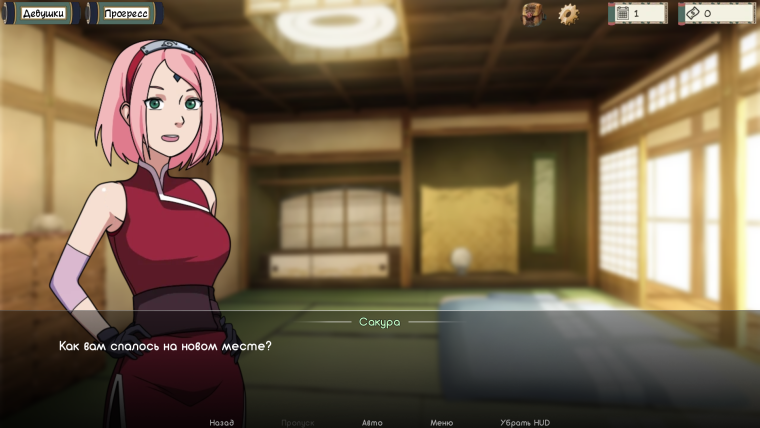The height and width of the screenshot is (428, 760).
Task: Open the Меню option
Action: click(441, 422)
